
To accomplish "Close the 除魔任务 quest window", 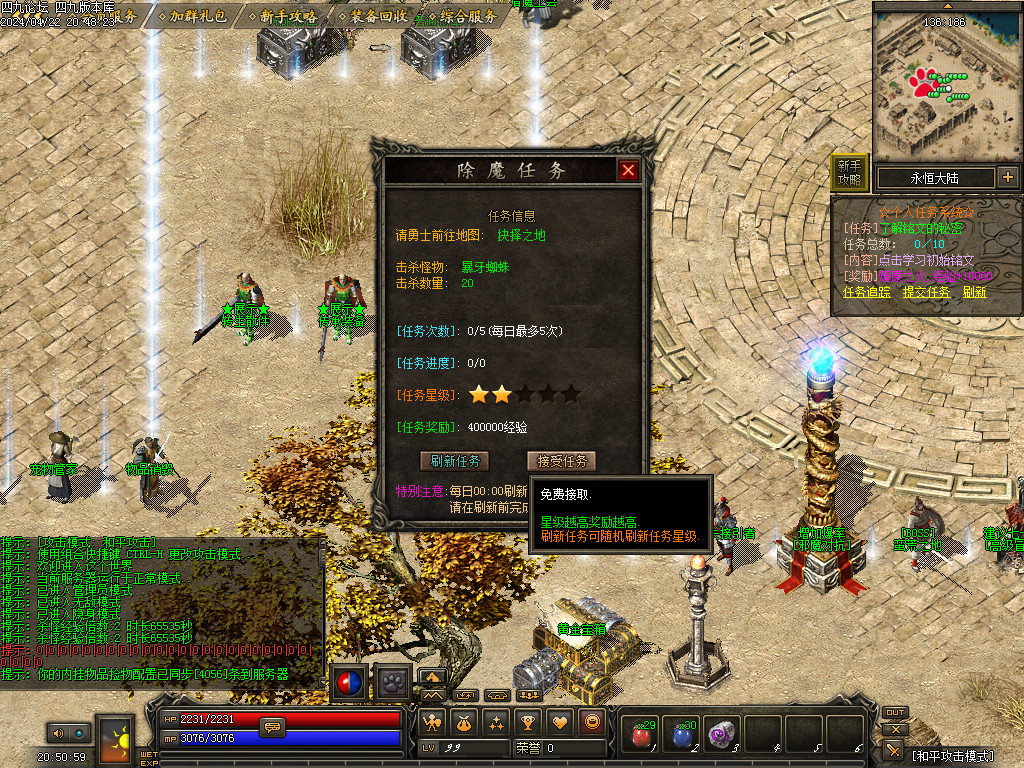I will (x=628, y=170).
